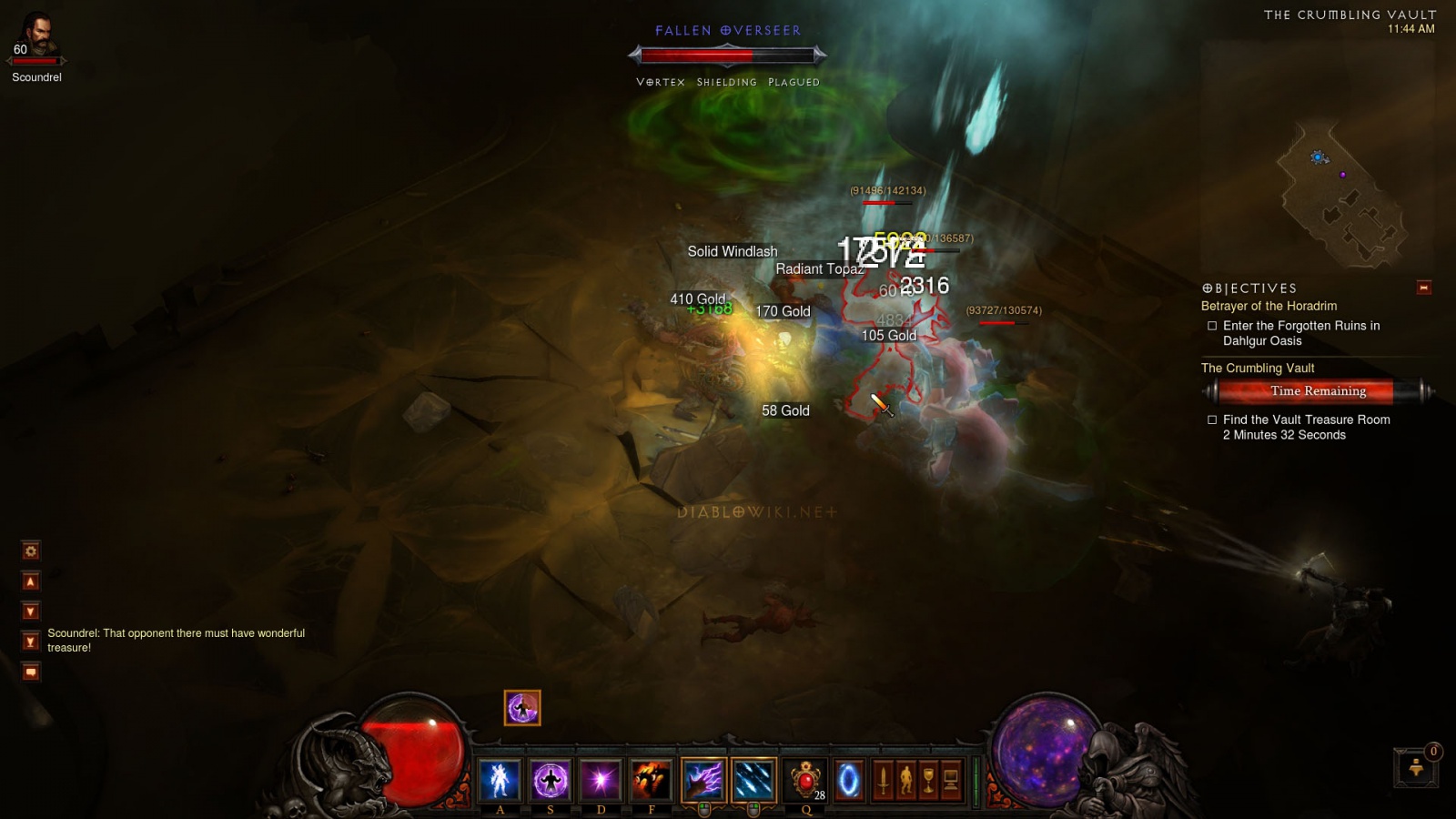Open the game menu computer icon

951,781
